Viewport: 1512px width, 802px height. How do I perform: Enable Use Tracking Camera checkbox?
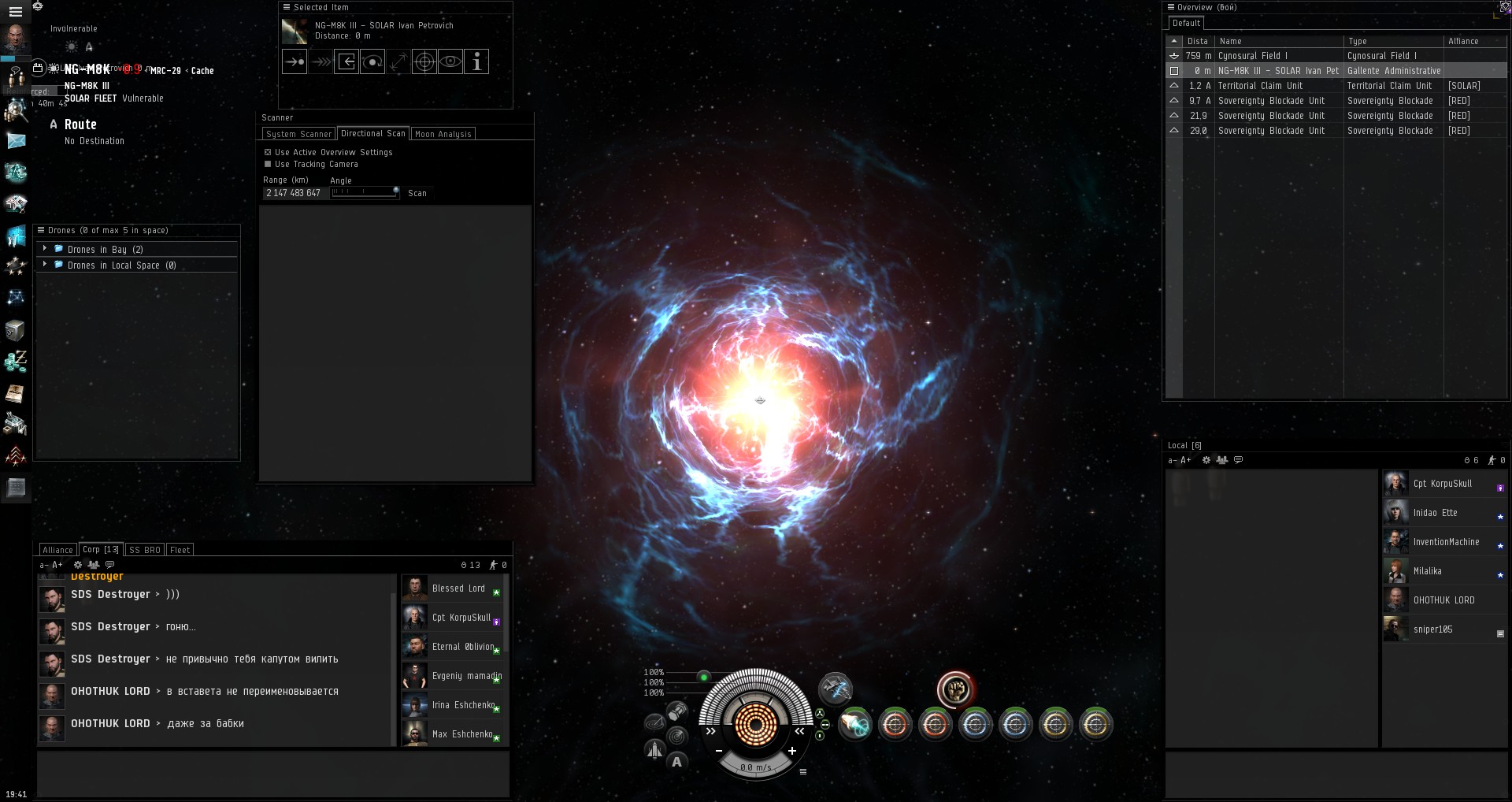(268, 164)
